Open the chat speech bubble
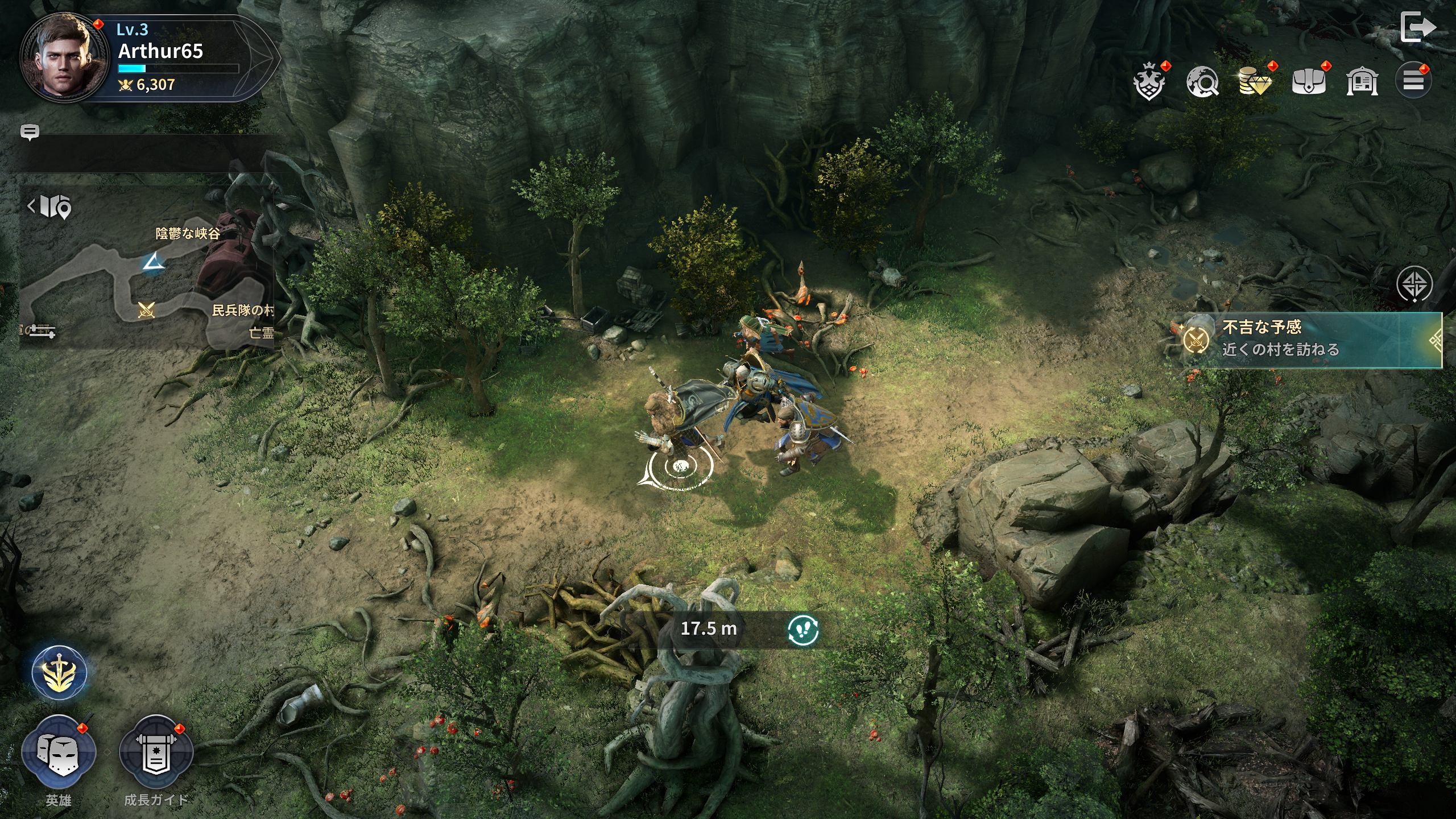Image resolution: width=1456 pixels, height=819 pixels. (x=30, y=133)
